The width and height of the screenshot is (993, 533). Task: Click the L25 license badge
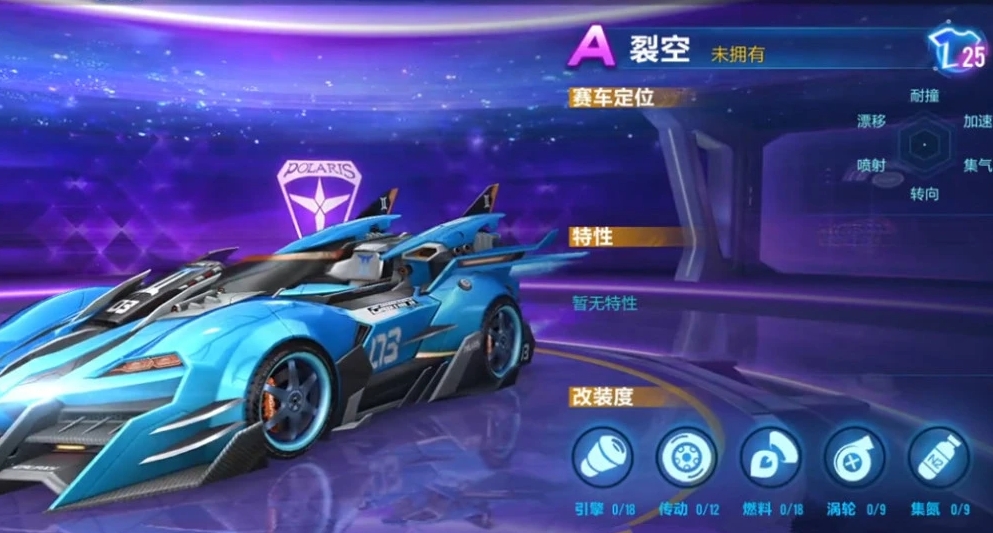958,50
